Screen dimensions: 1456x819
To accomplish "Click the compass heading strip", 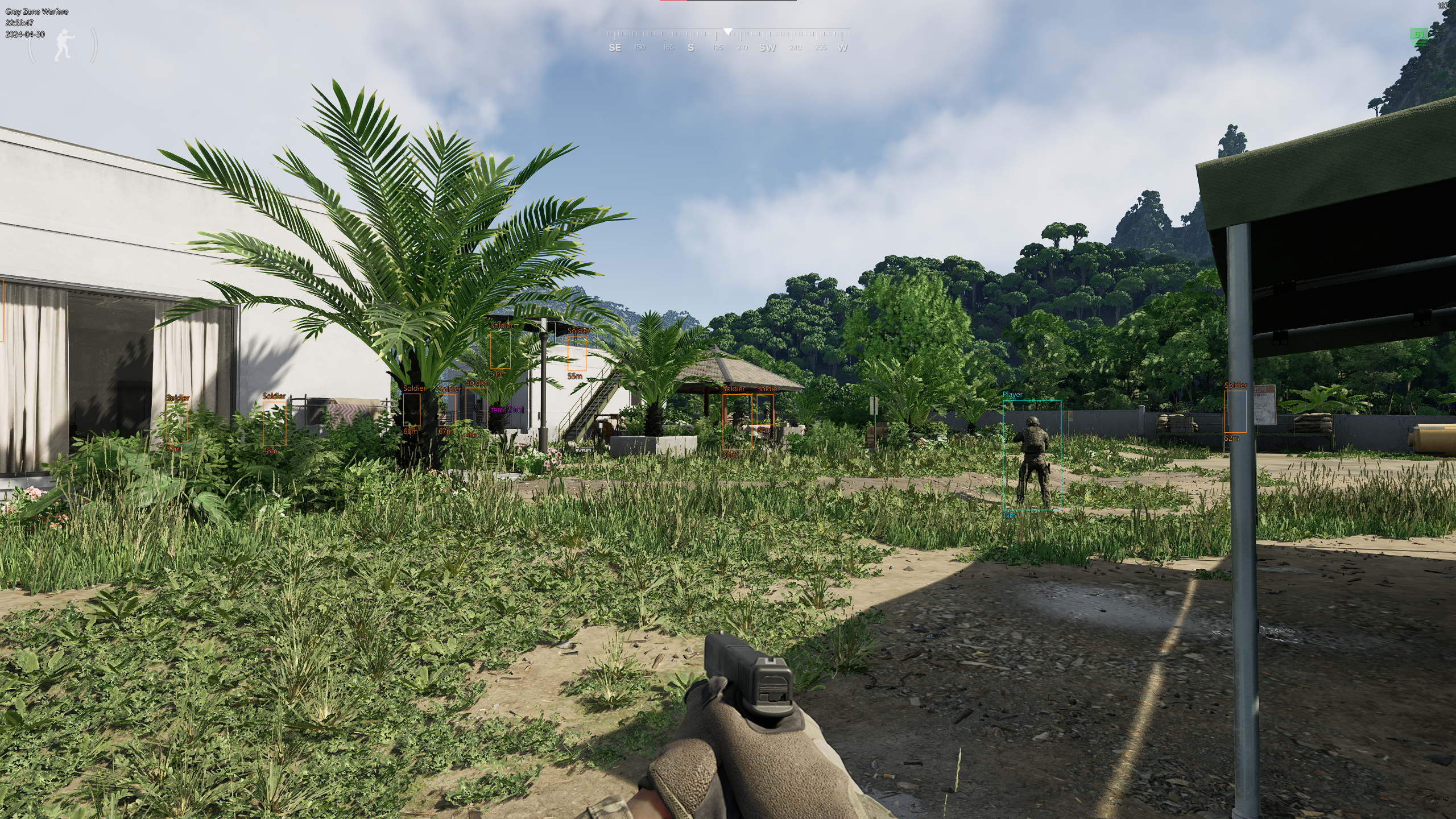I will [x=727, y=41].
